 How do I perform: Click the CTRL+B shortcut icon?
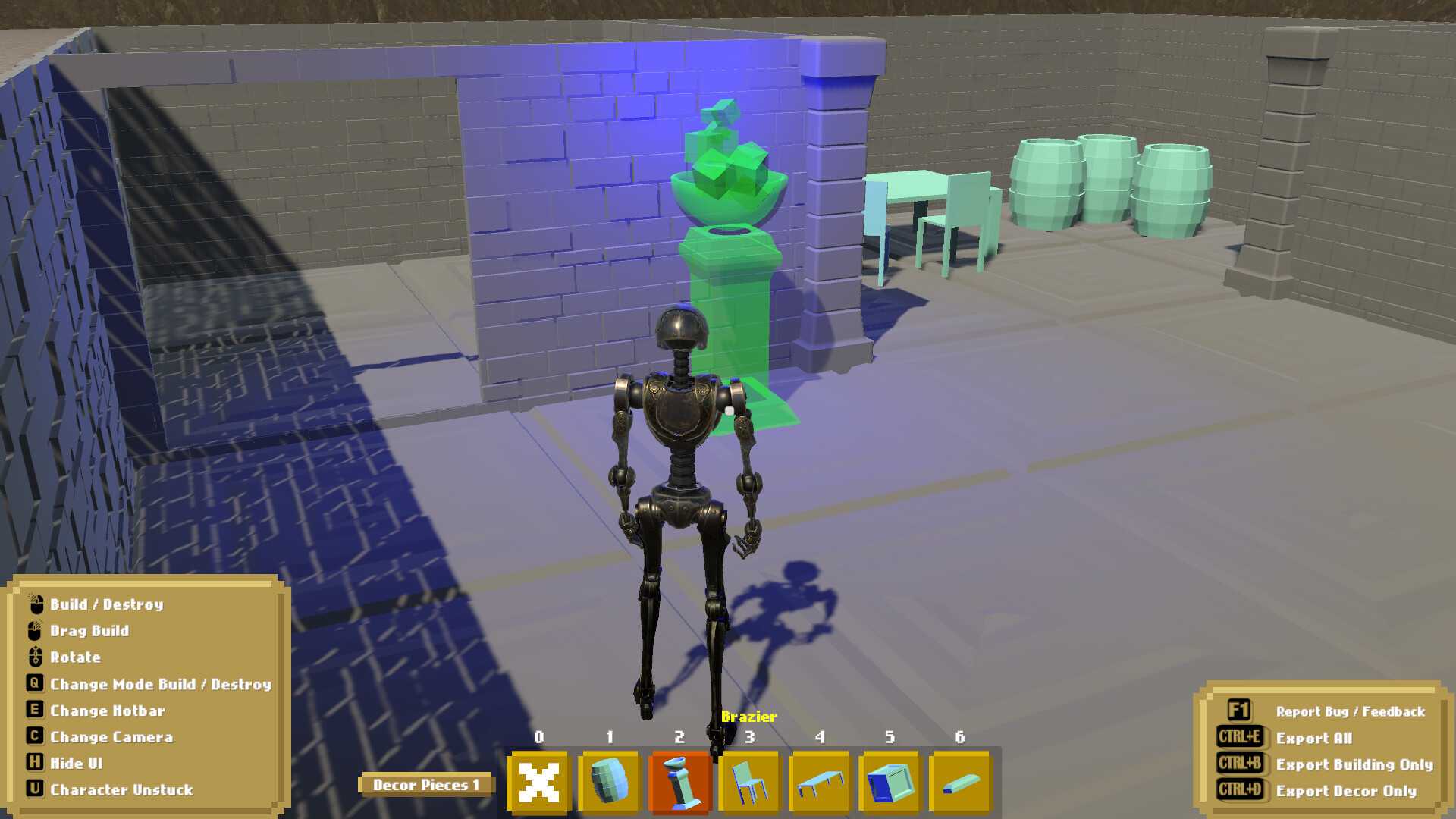click(x=1241, y=764)
